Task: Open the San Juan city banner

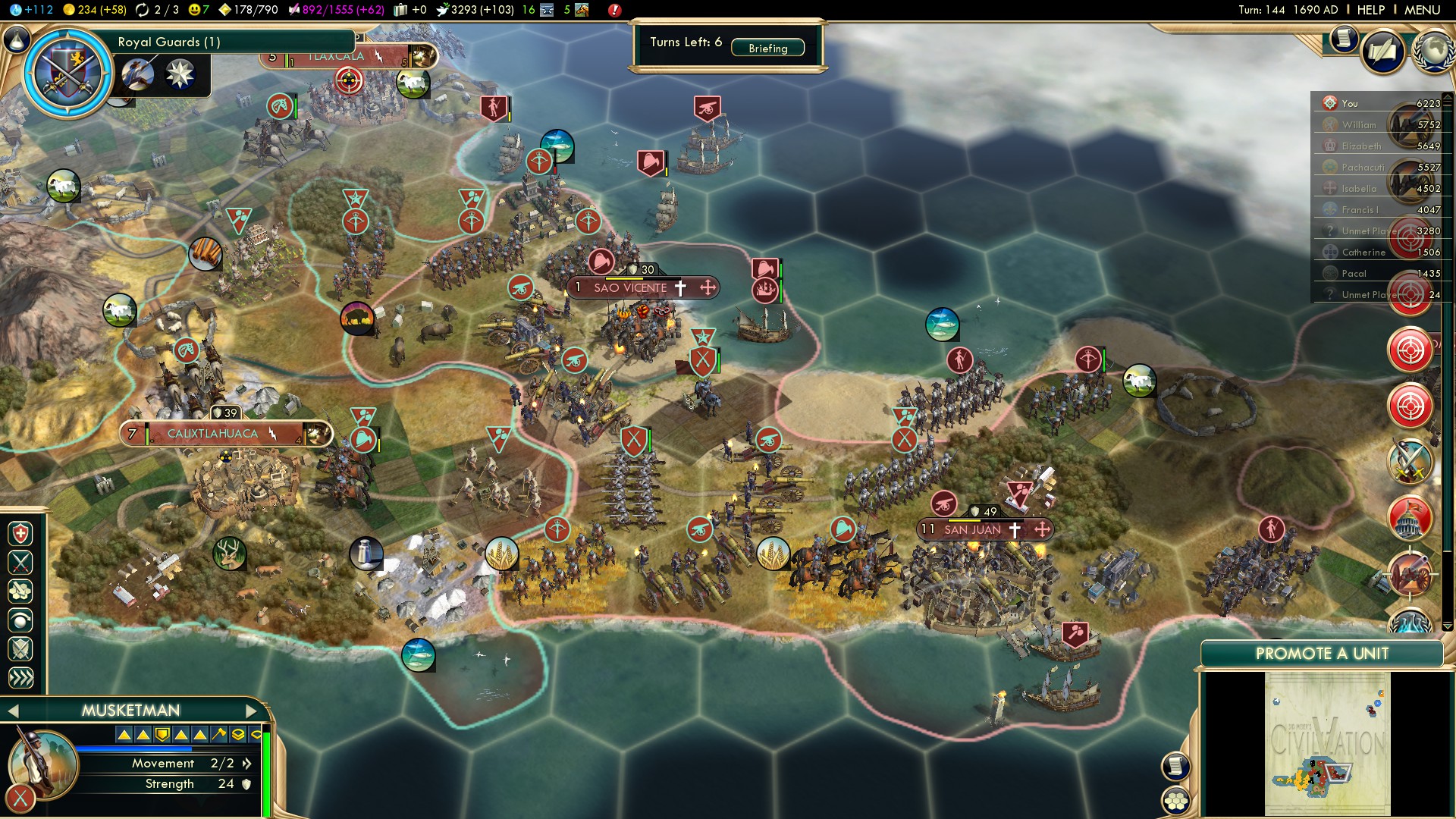Action: tap(973, 529)
